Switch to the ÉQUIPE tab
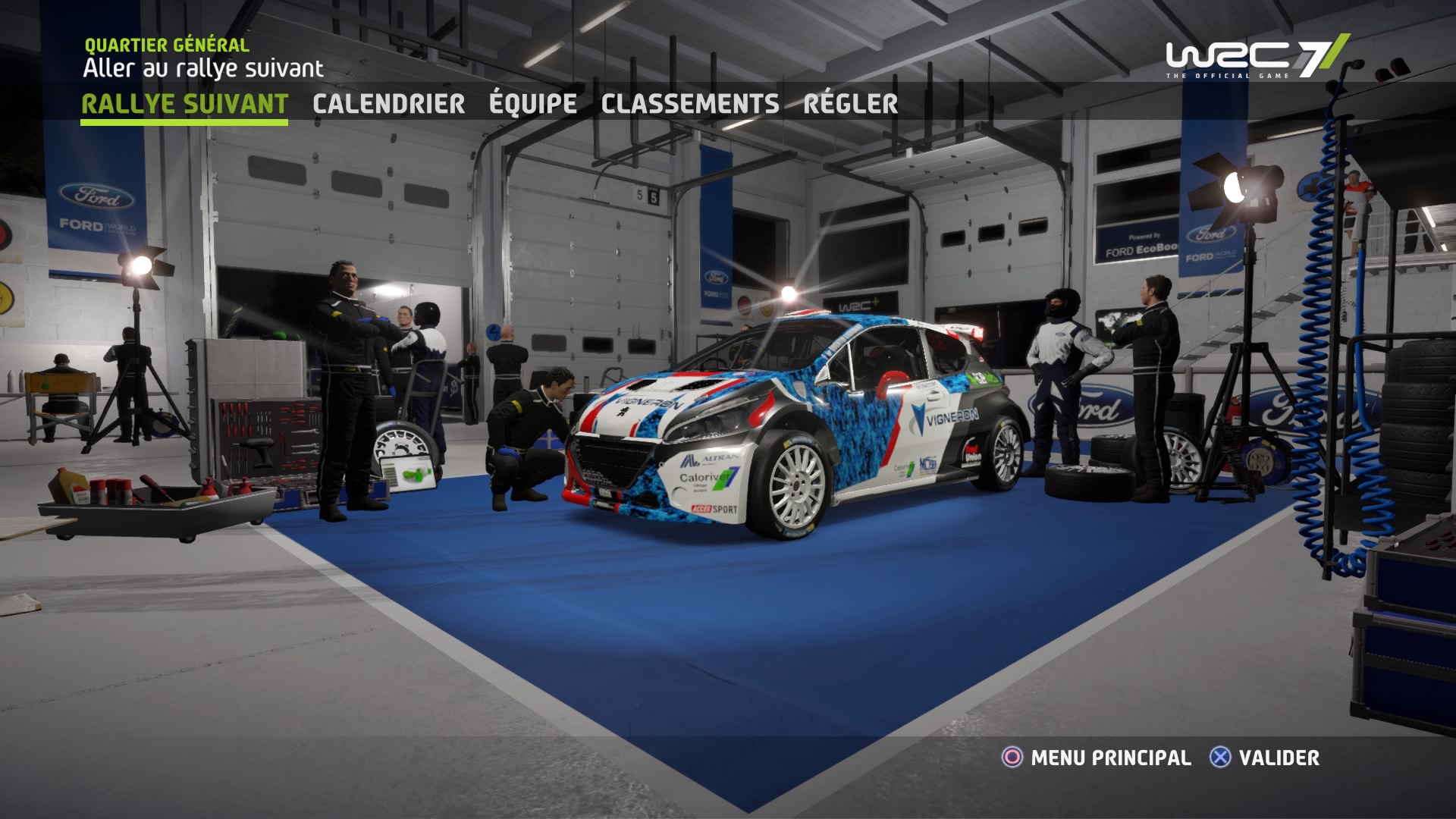 tap(533, 104)
